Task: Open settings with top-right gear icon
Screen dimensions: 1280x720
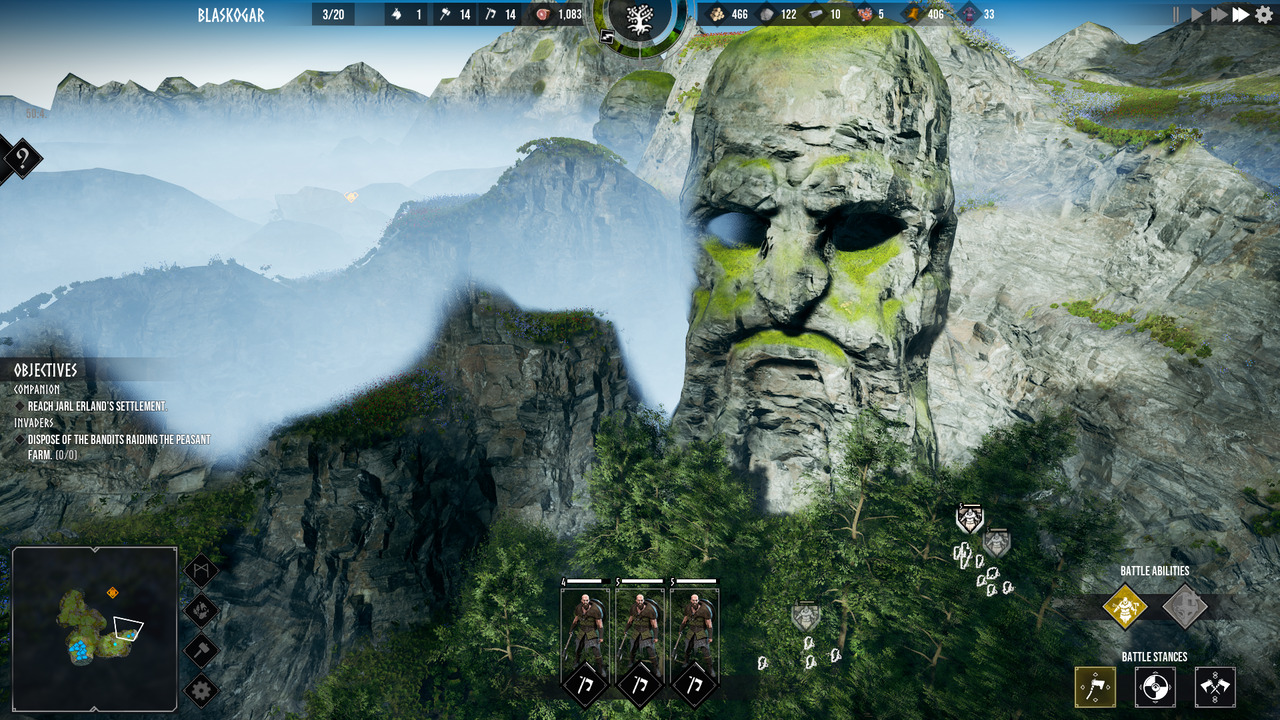Action: (x=1264, y=14)
